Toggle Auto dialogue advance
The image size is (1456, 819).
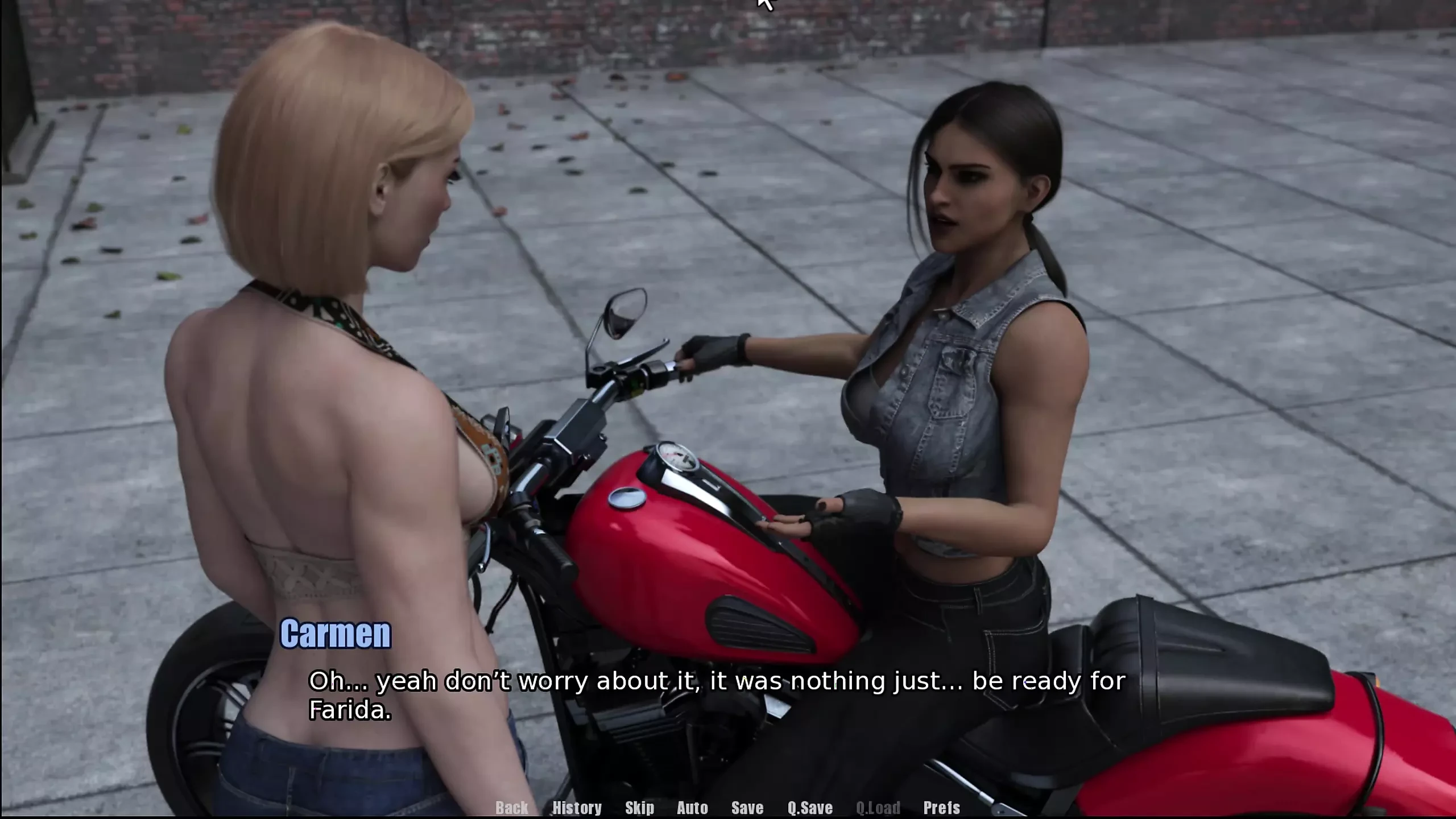coord(692,808)
